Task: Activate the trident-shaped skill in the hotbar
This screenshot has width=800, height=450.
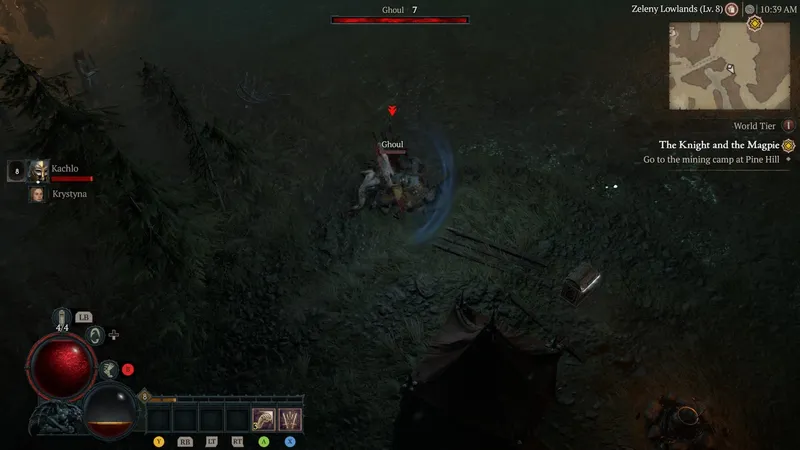Action: [x=290, y=419]
